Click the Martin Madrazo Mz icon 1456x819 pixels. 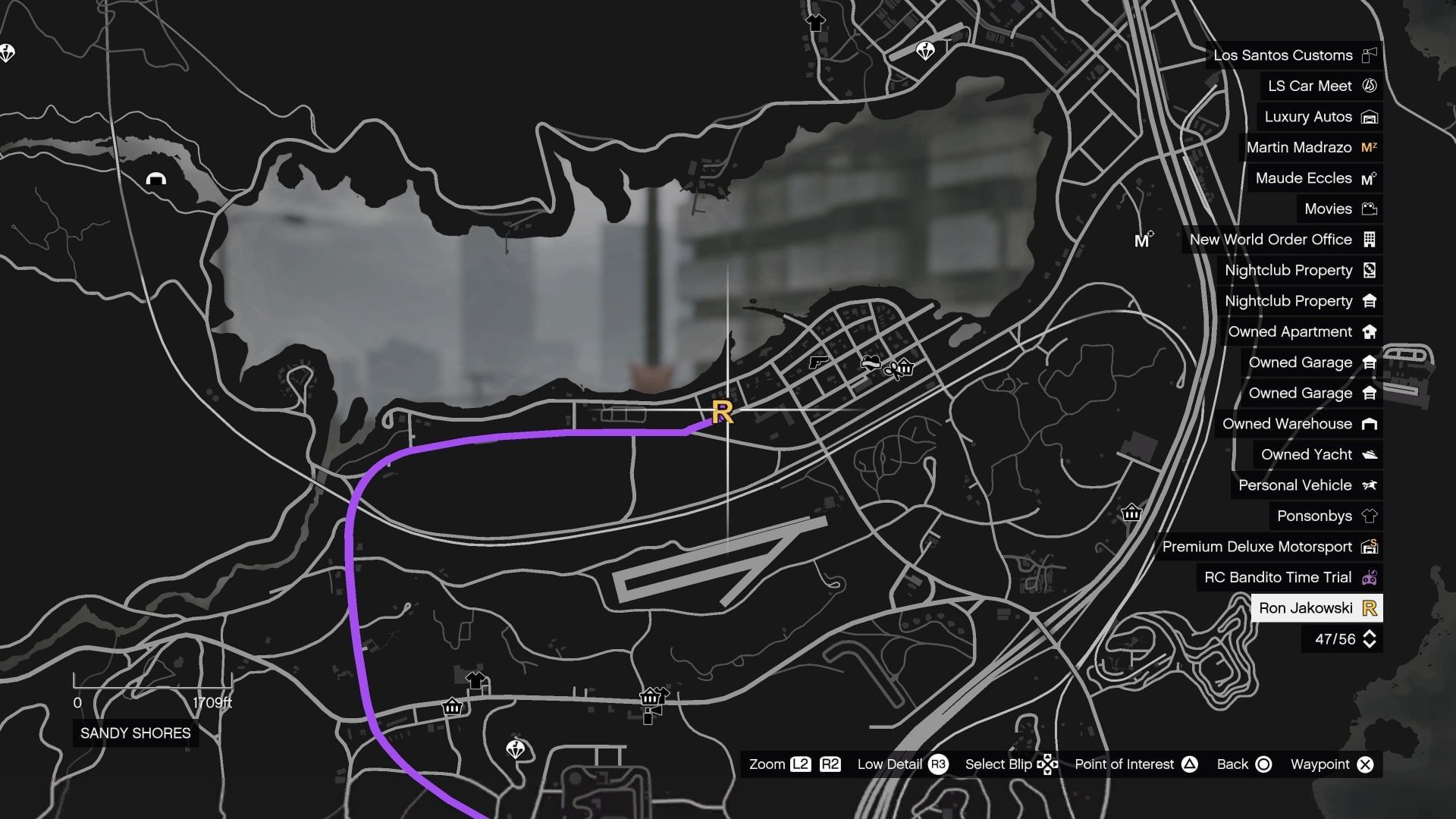point(1370,147)
